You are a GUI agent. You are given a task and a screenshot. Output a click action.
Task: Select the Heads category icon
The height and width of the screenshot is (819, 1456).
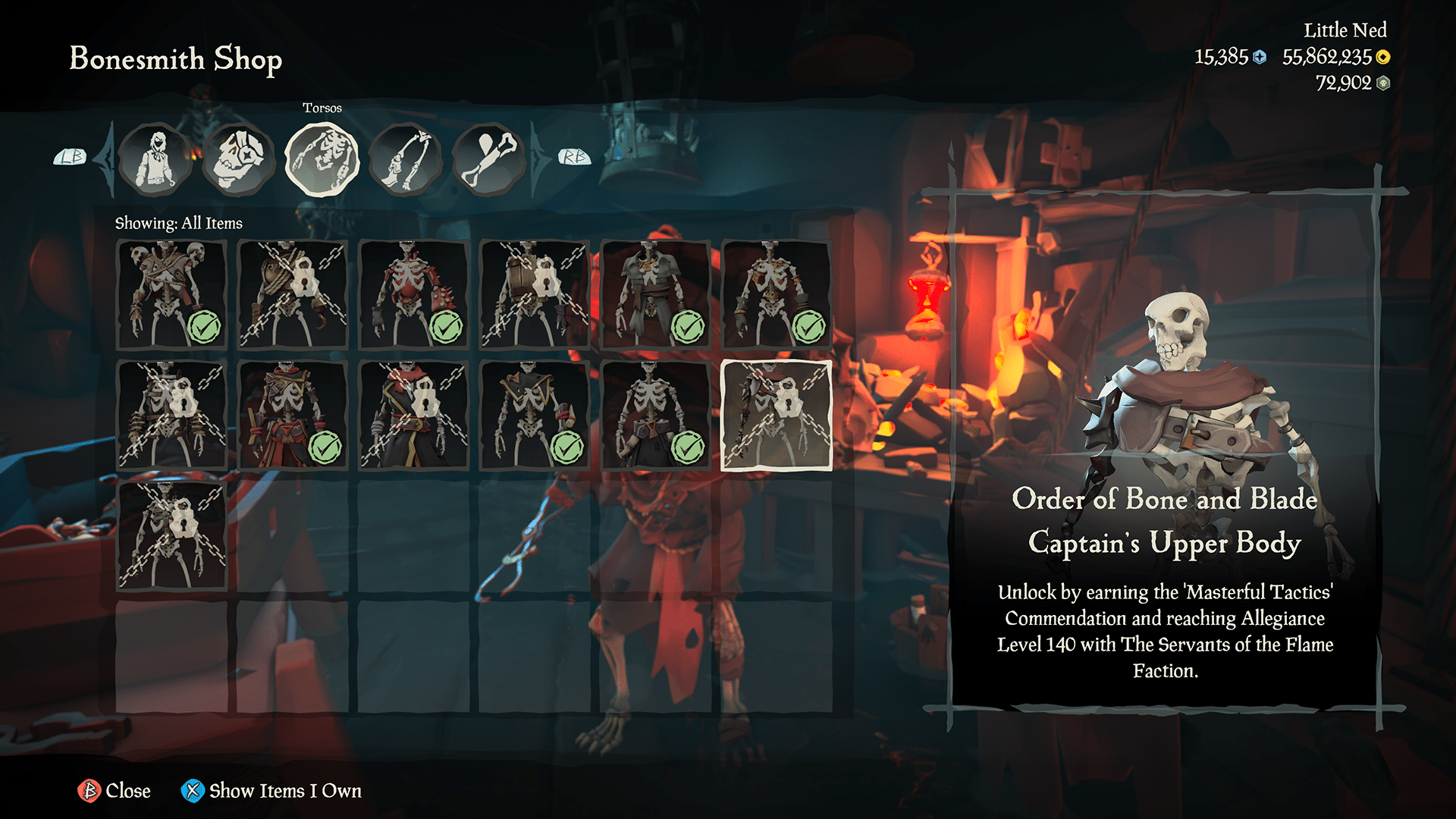pos(239,157)
